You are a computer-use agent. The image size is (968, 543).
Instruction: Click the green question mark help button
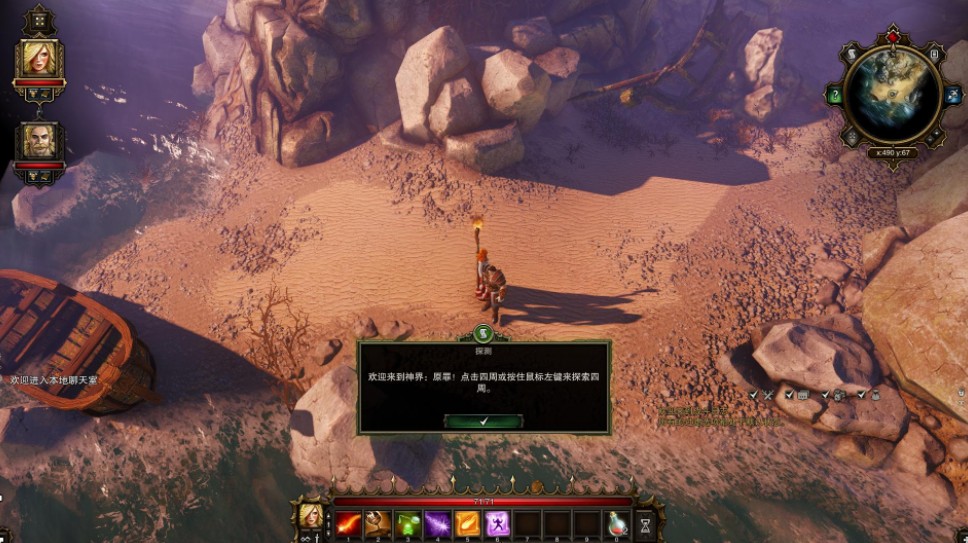pyautogui.click(x=835, y=96)
